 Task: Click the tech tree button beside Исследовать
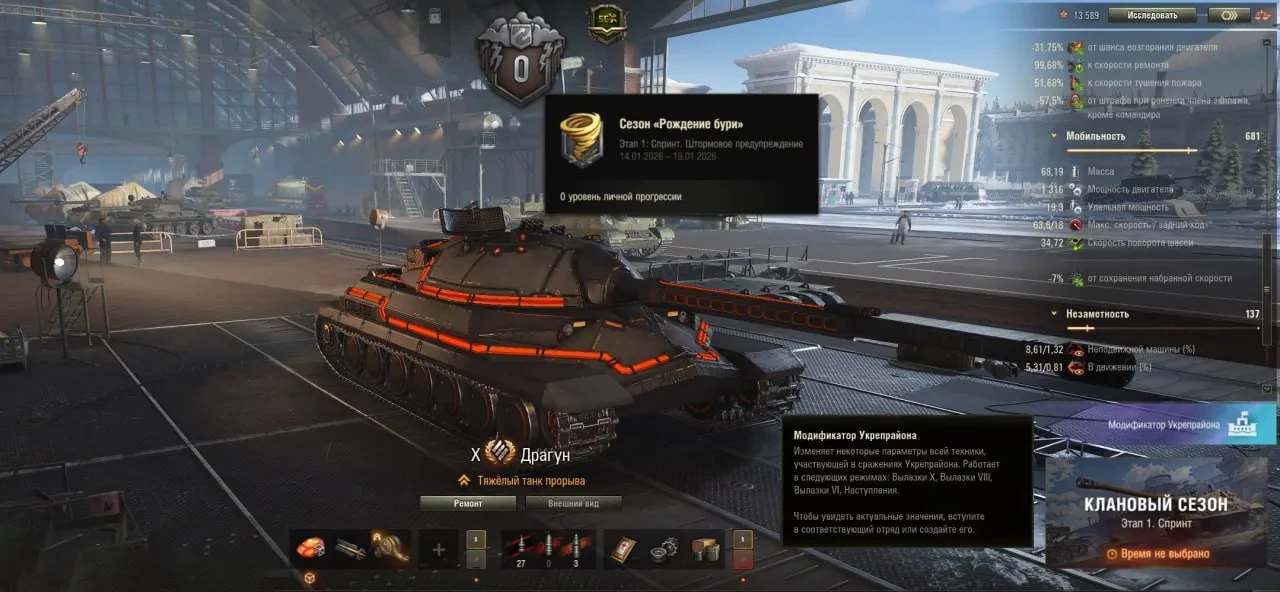pos(1227,15)
